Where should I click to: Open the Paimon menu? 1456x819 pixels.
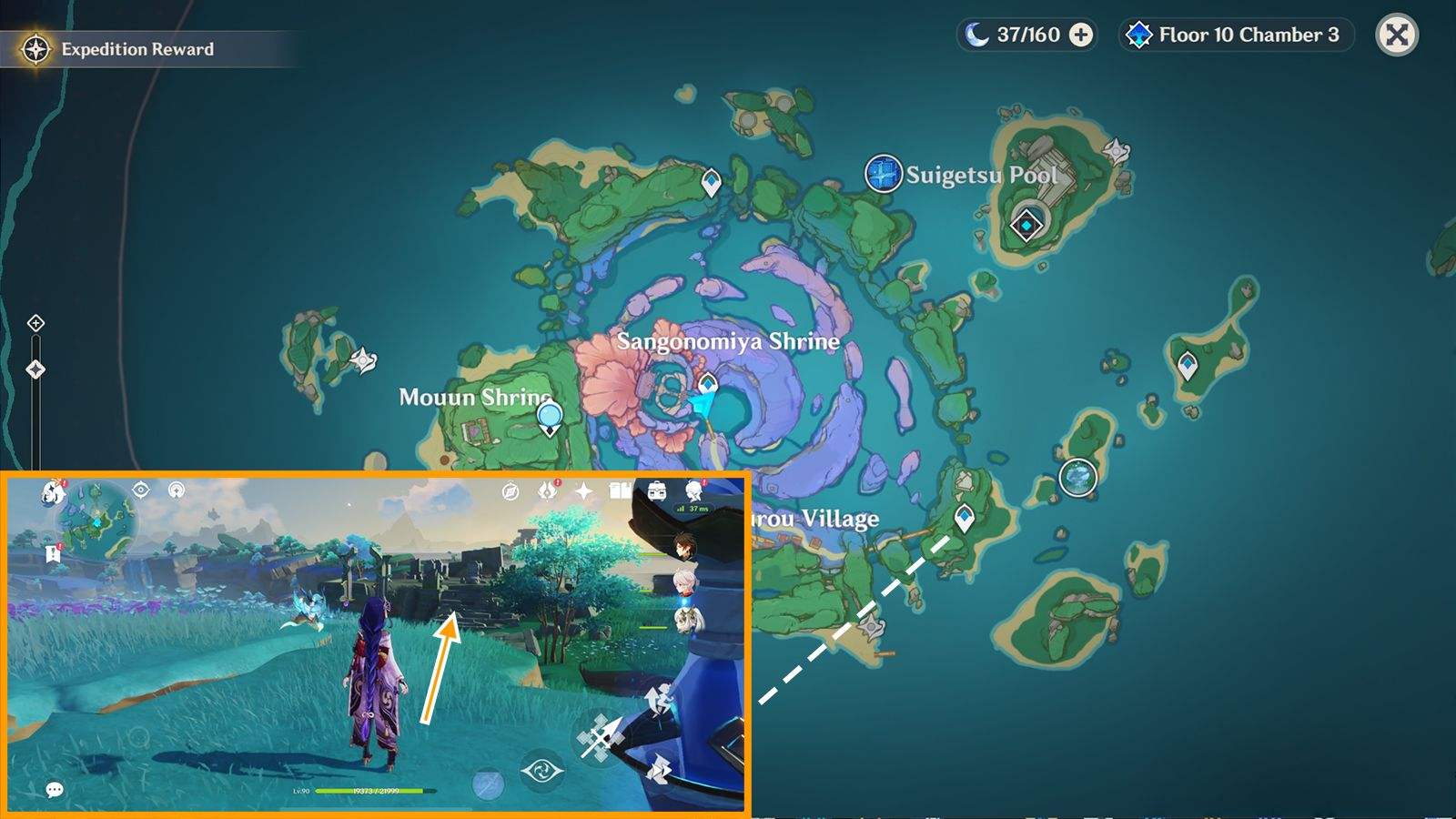[53, 492]
